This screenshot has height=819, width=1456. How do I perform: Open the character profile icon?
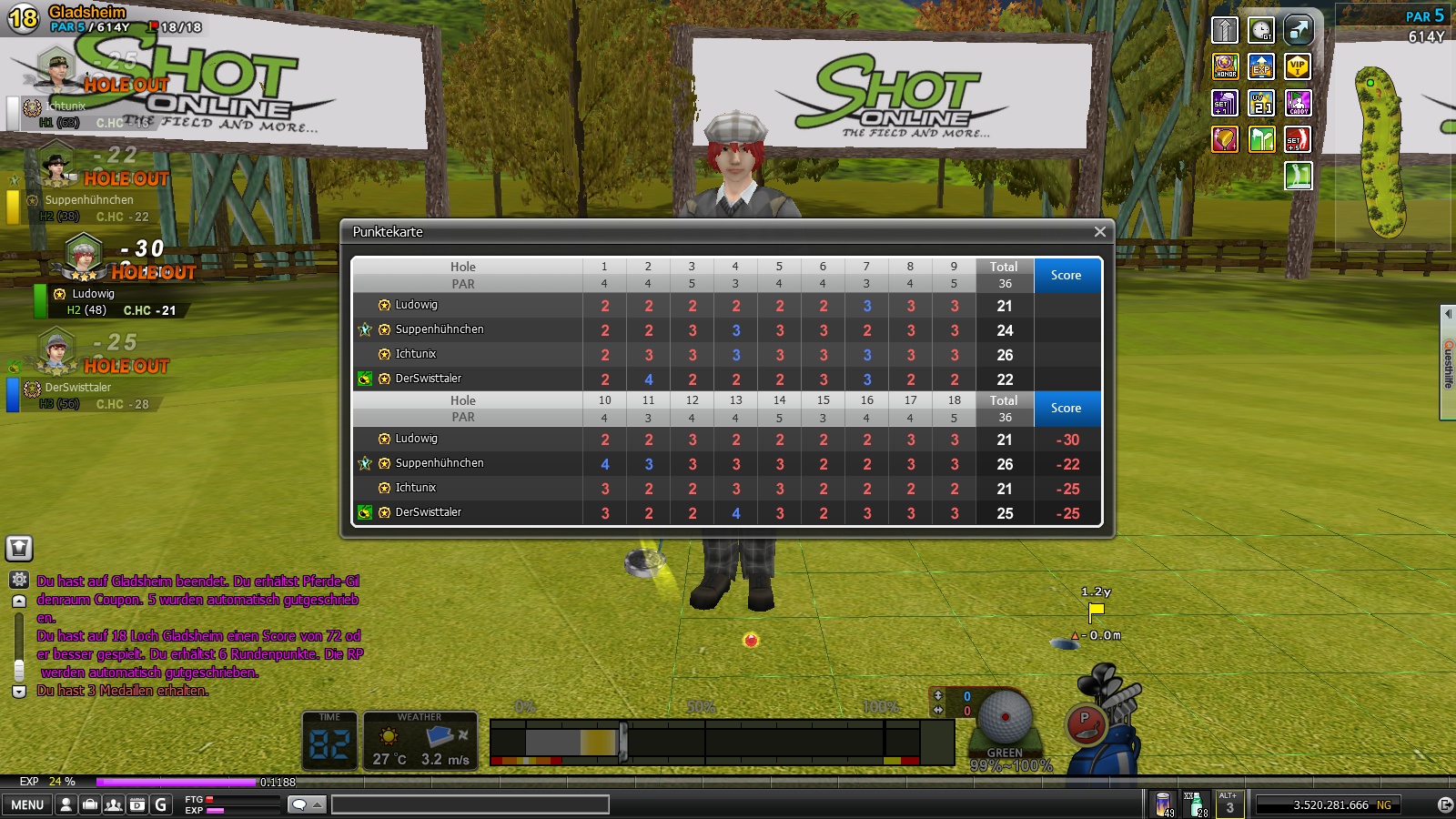pyautogui.click(x=66, y=804)
